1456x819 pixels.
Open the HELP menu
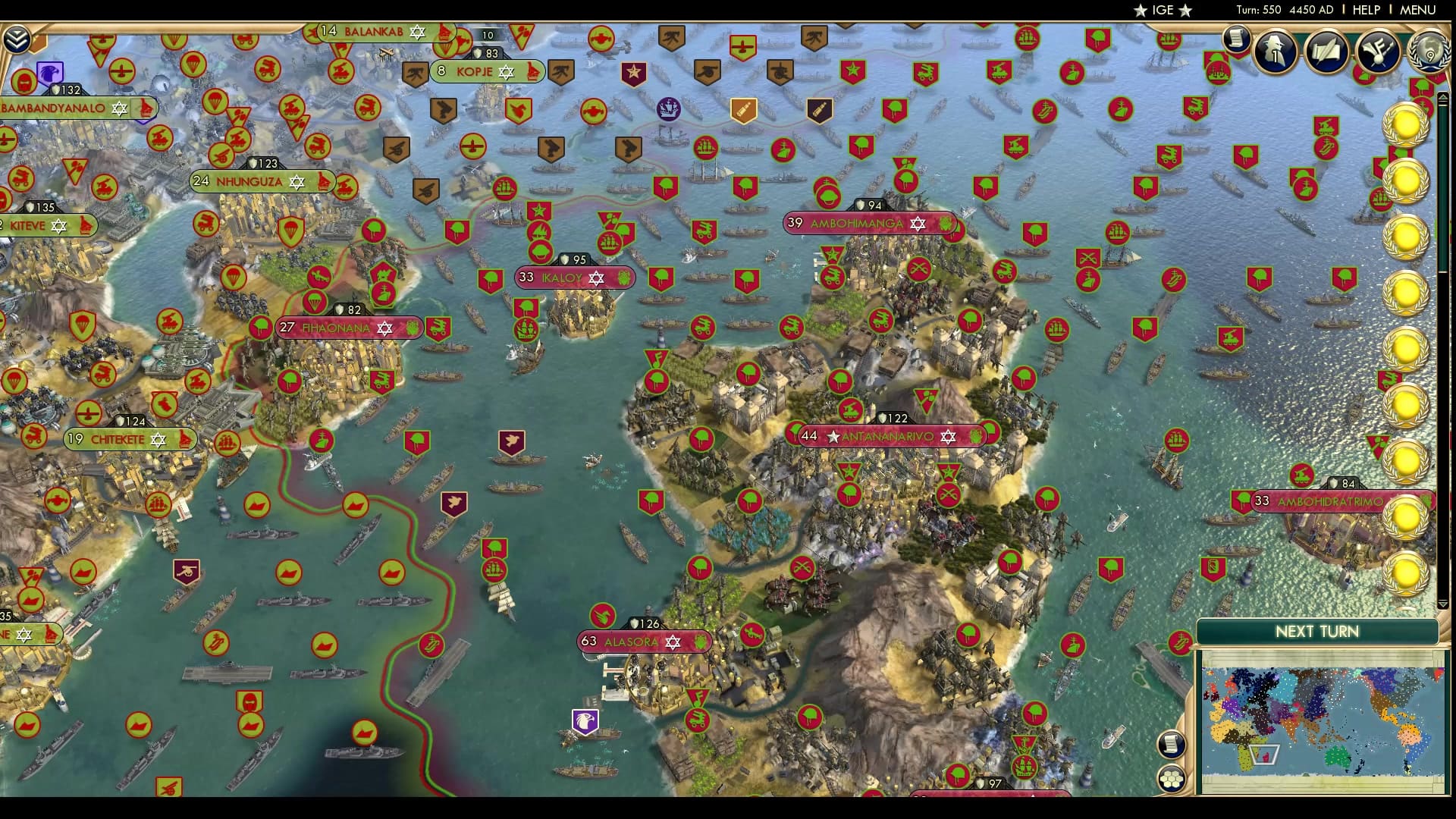click(x=1365, y=11)
